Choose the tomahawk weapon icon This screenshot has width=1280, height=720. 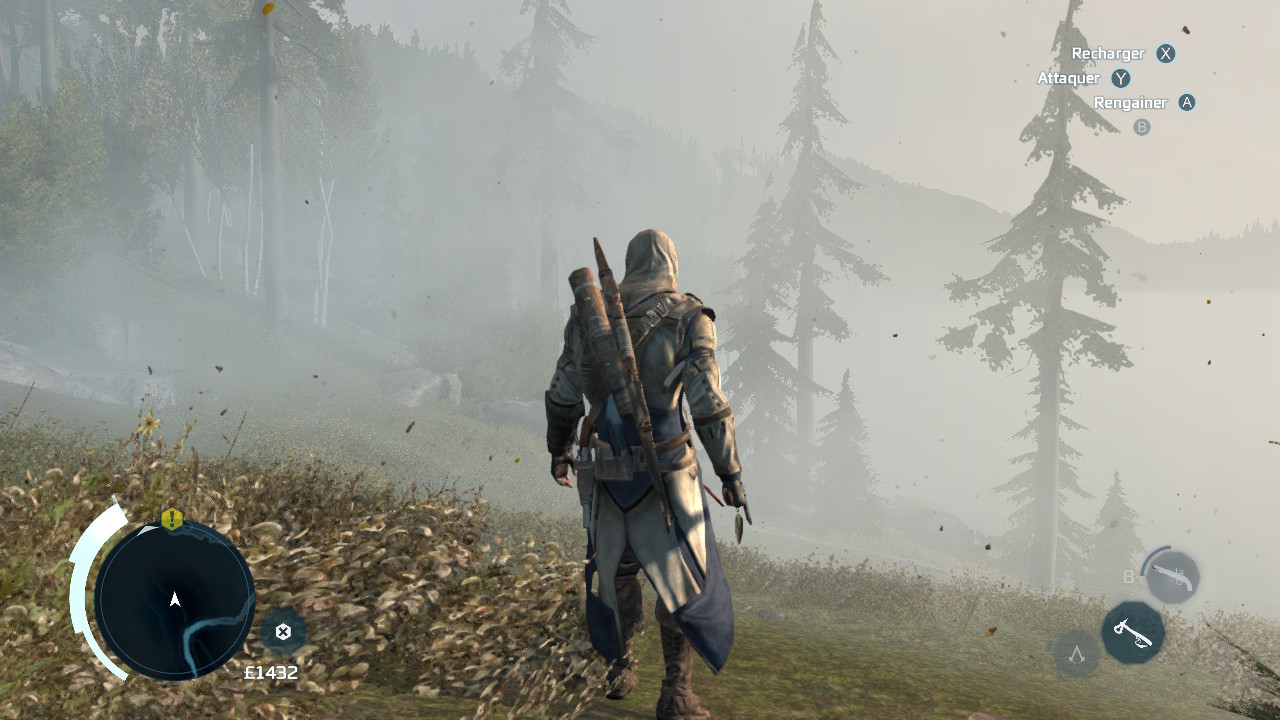[1133, 632]
